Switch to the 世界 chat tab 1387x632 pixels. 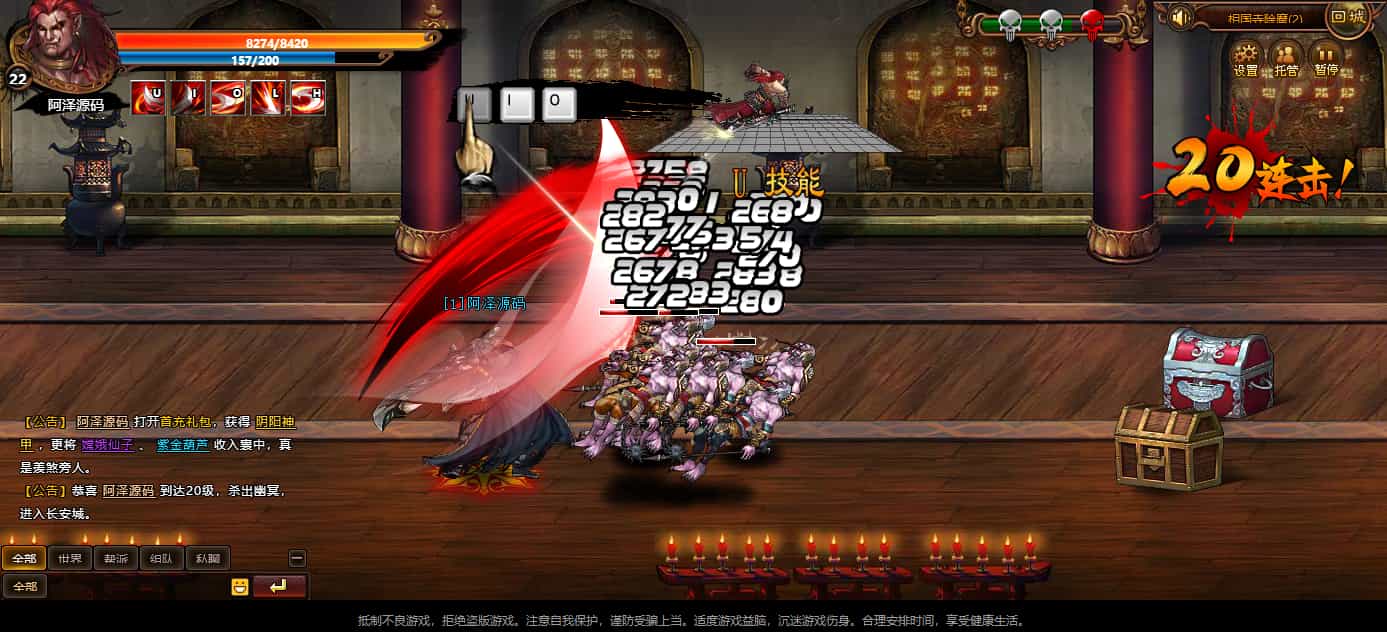click(x=70, y=559)
